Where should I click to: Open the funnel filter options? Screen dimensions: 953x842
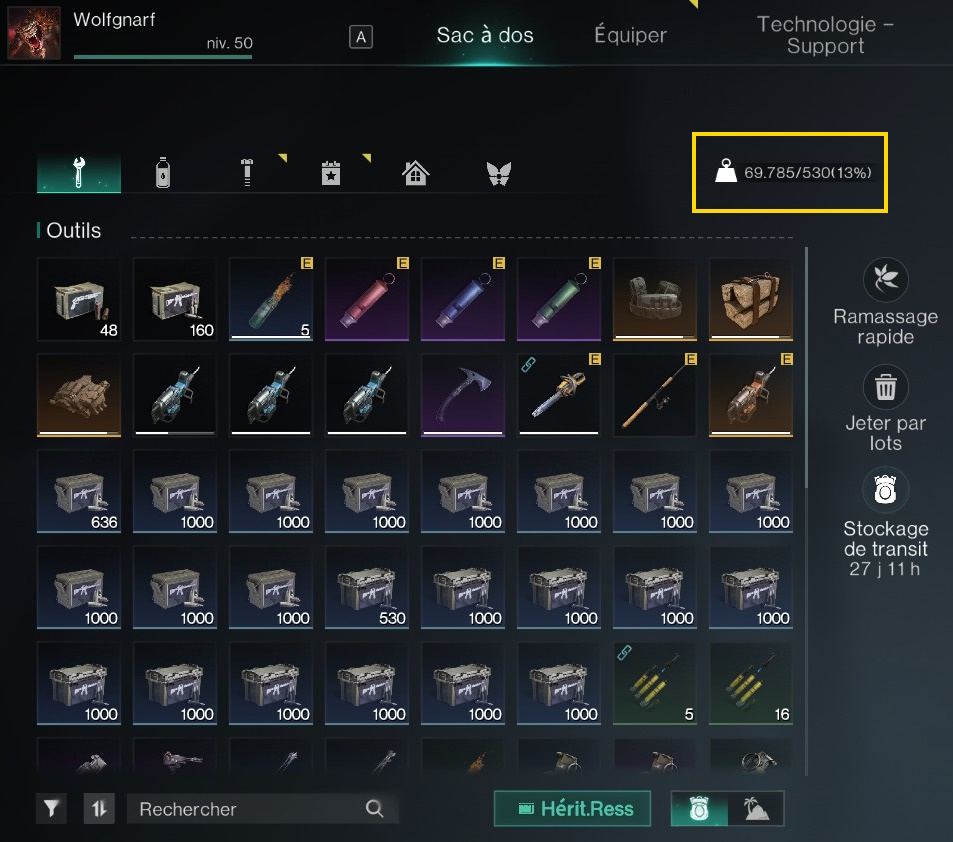53,809
